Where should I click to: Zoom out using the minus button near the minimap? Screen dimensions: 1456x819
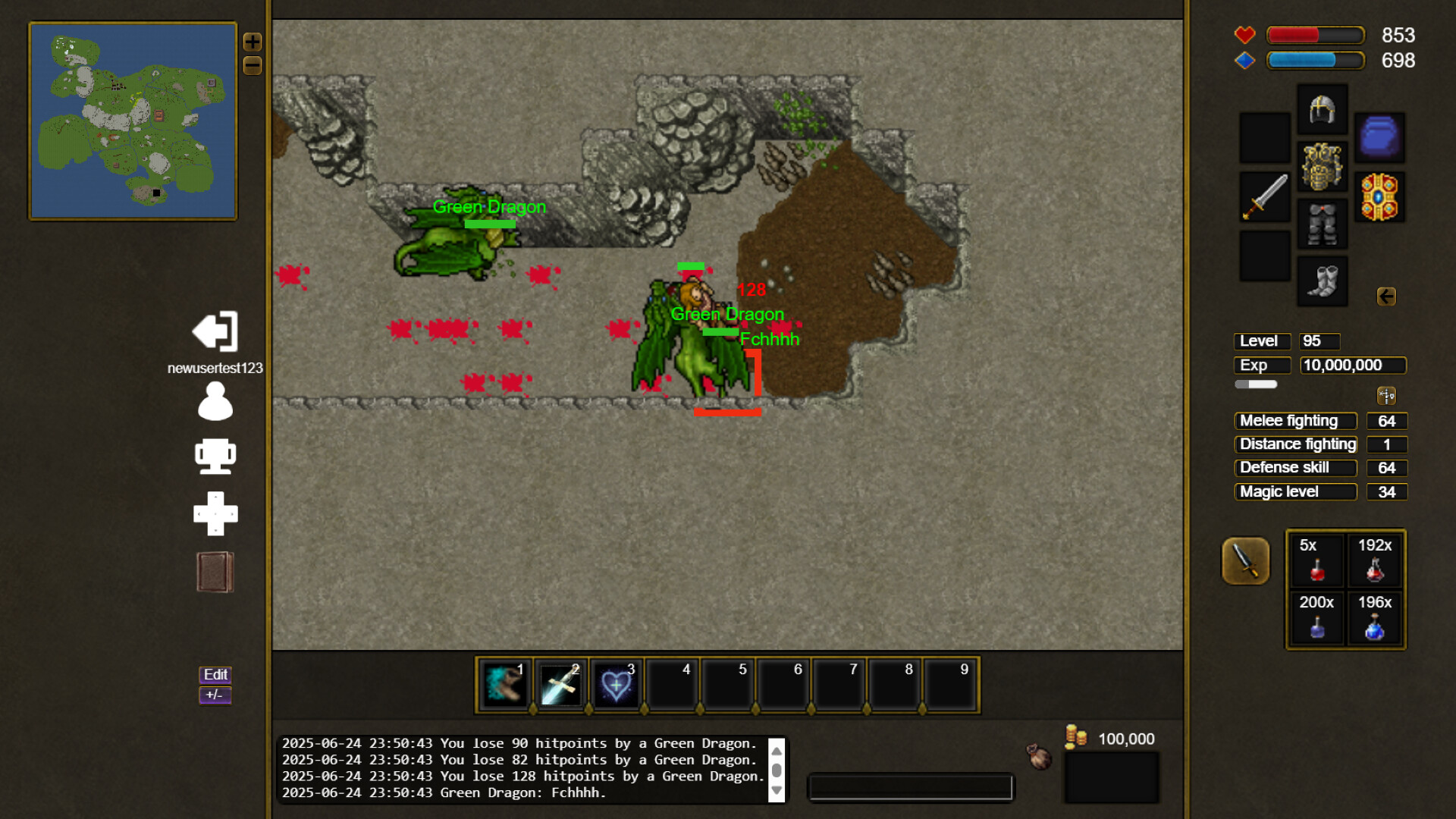point(253,67)
